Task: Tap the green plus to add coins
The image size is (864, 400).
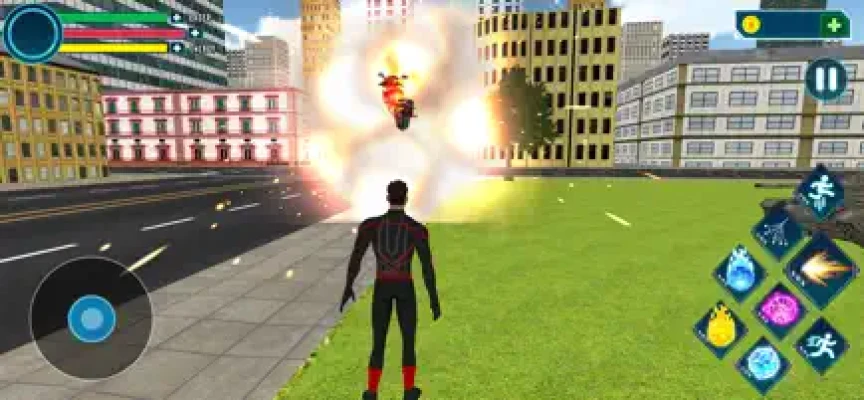Action: (x=834, y=25)
